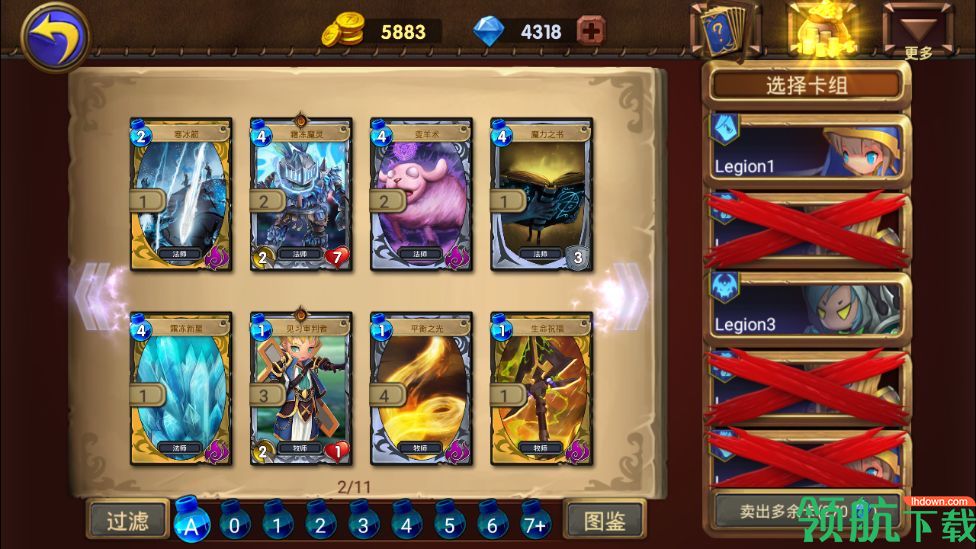Add more diamonds with the plus button
This screenshot has width=976, height=549.
pyautogui.click(x=591, y=31)
